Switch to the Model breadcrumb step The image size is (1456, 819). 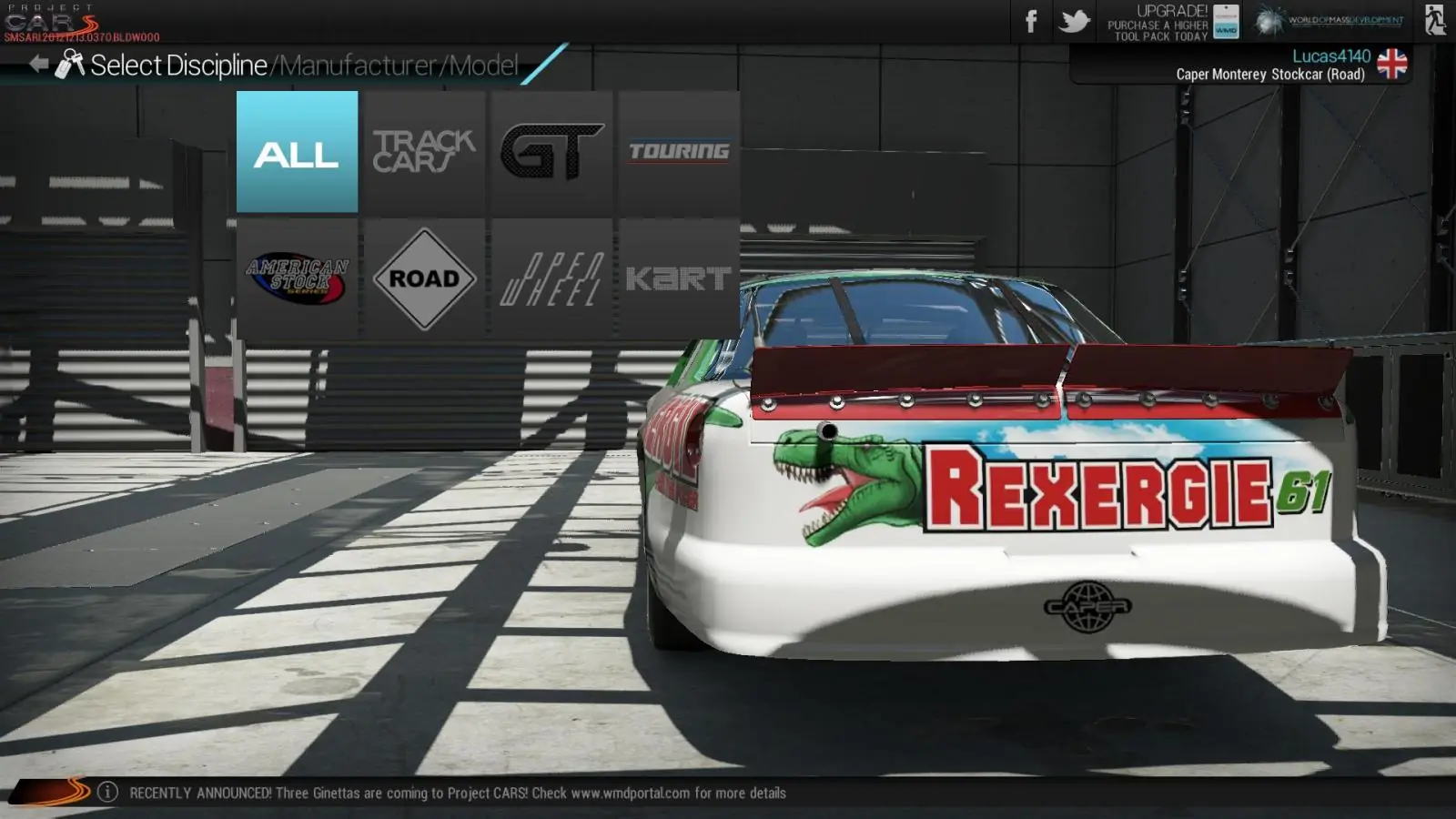click(x=484, y=66)
